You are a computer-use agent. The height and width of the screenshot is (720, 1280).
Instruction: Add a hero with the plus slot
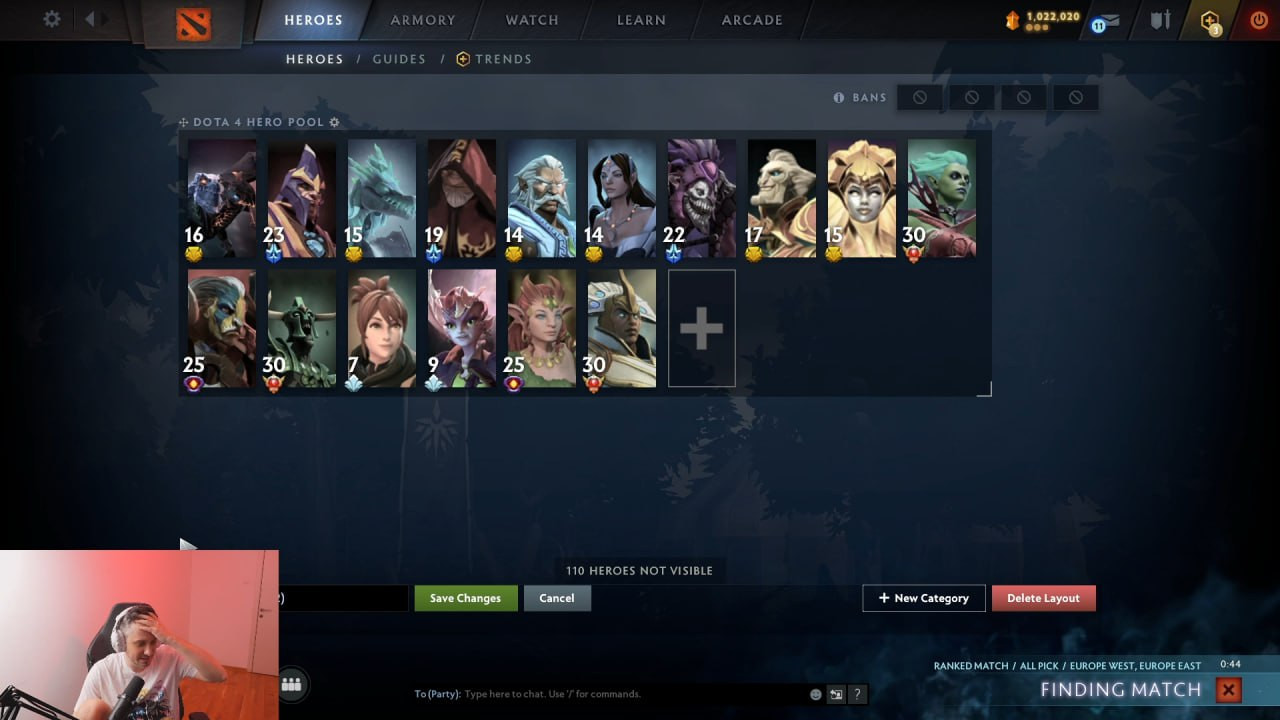[x=701, y=328]
